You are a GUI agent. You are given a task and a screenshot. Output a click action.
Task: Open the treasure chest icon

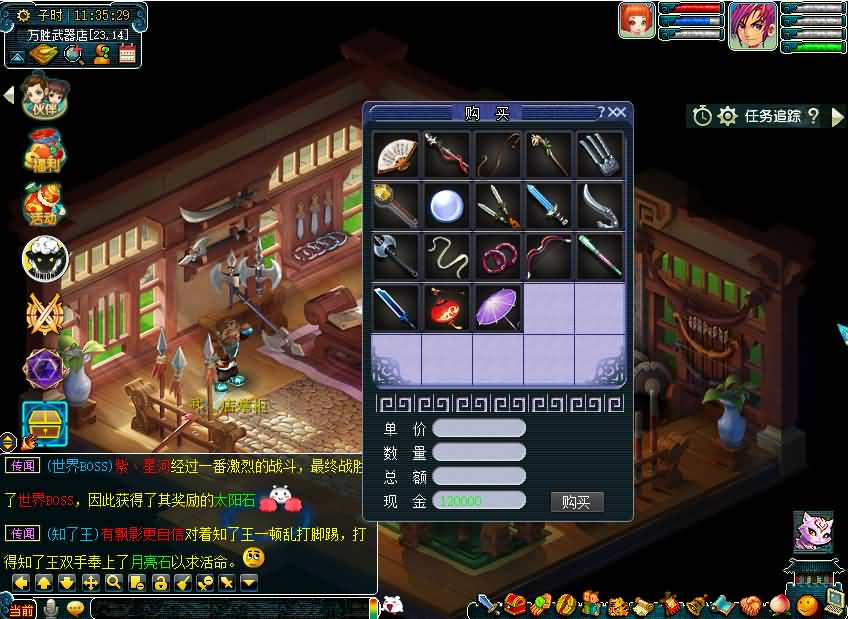44,421
